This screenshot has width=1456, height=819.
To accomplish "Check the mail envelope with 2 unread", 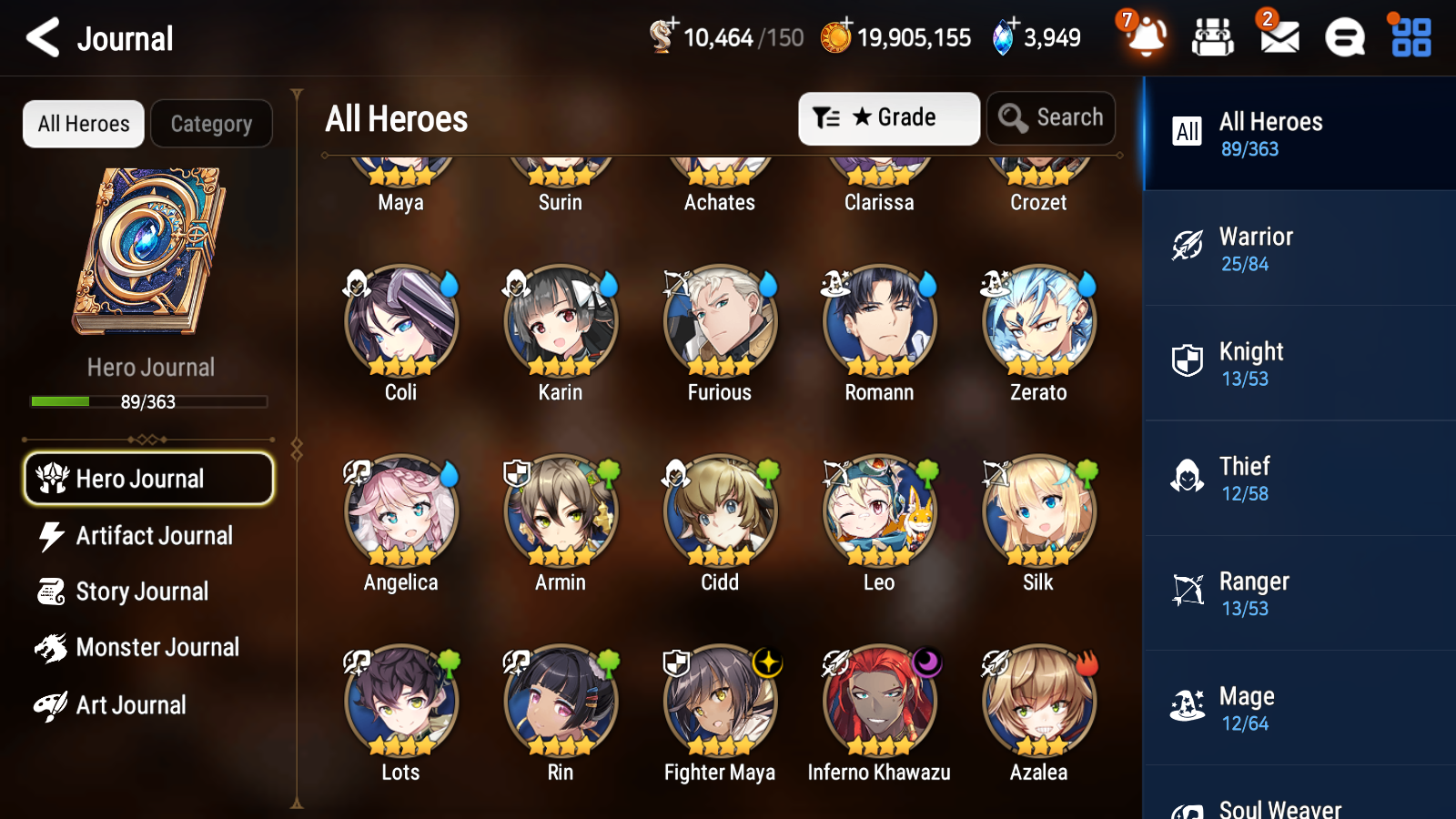I will click(1278, 38).
